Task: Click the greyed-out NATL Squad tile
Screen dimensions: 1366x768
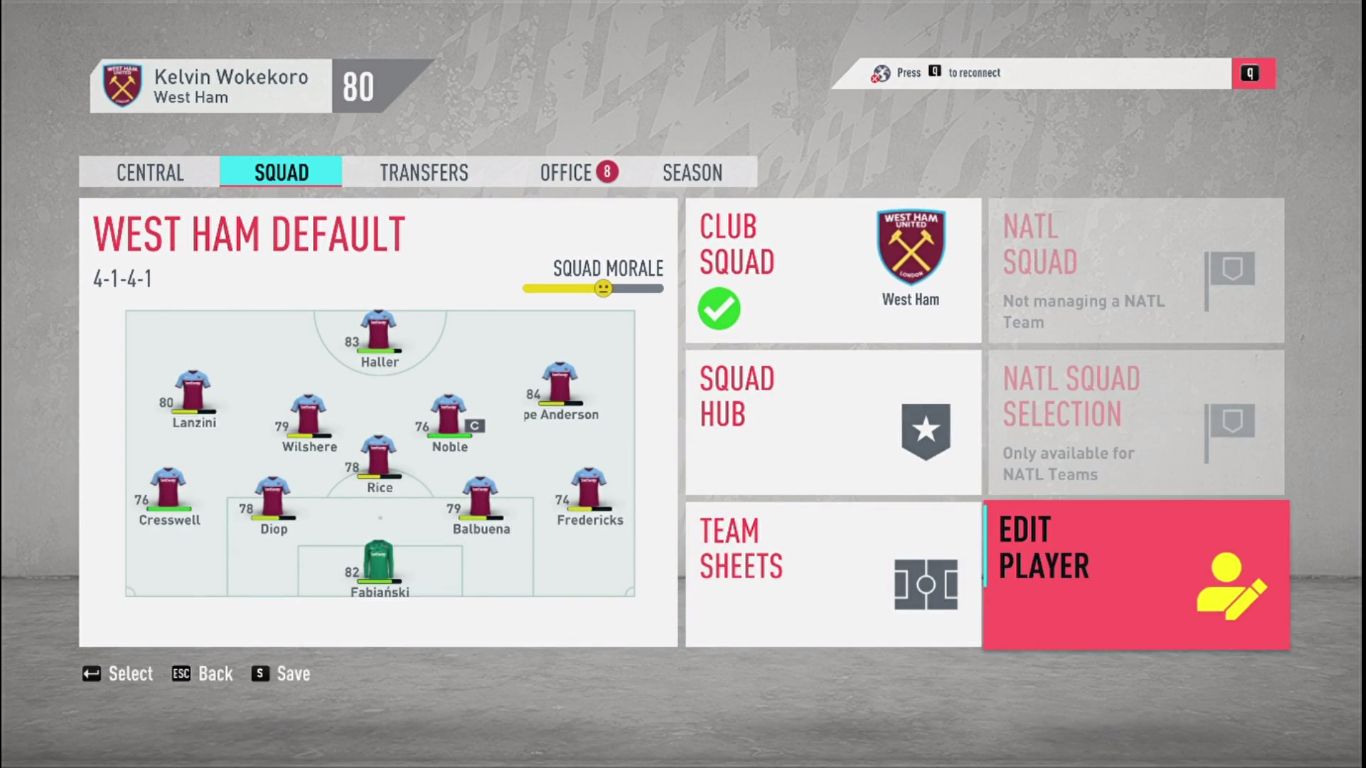Action: click(1135, 270)
